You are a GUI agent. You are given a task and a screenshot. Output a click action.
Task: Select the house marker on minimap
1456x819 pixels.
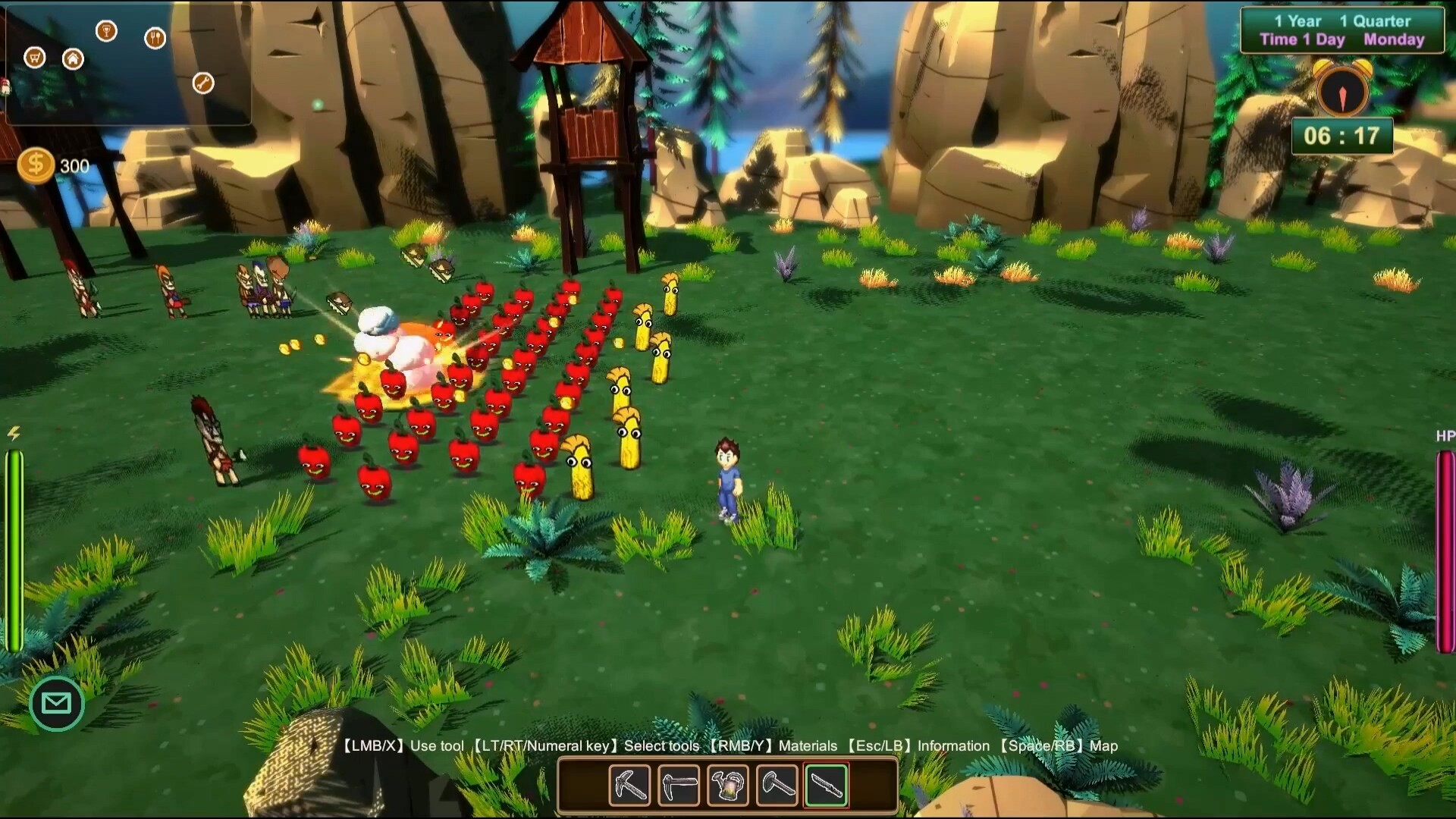(x=73, y=58)
